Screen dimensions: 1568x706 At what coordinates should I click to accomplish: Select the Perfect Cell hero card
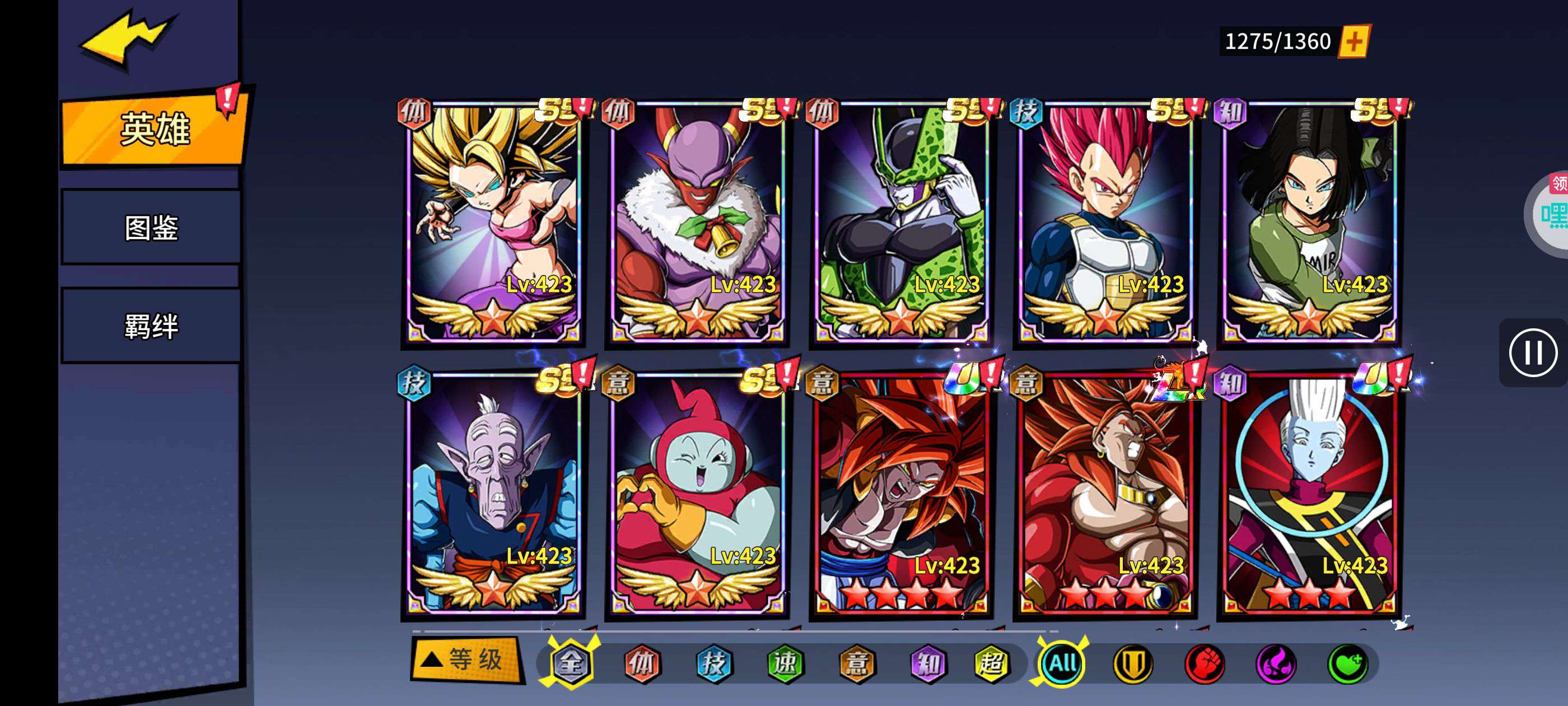point(901,222)
